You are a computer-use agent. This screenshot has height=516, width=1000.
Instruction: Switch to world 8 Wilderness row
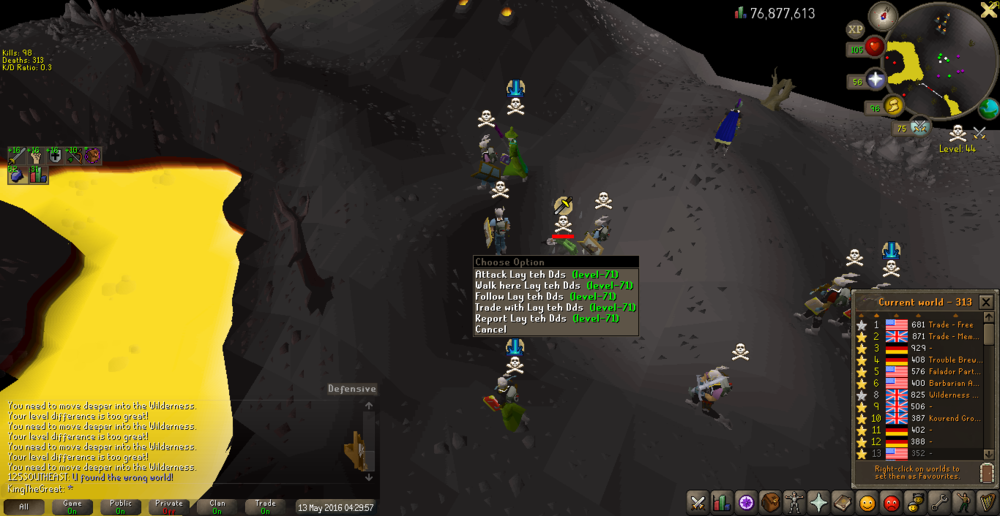coord(920,395)
